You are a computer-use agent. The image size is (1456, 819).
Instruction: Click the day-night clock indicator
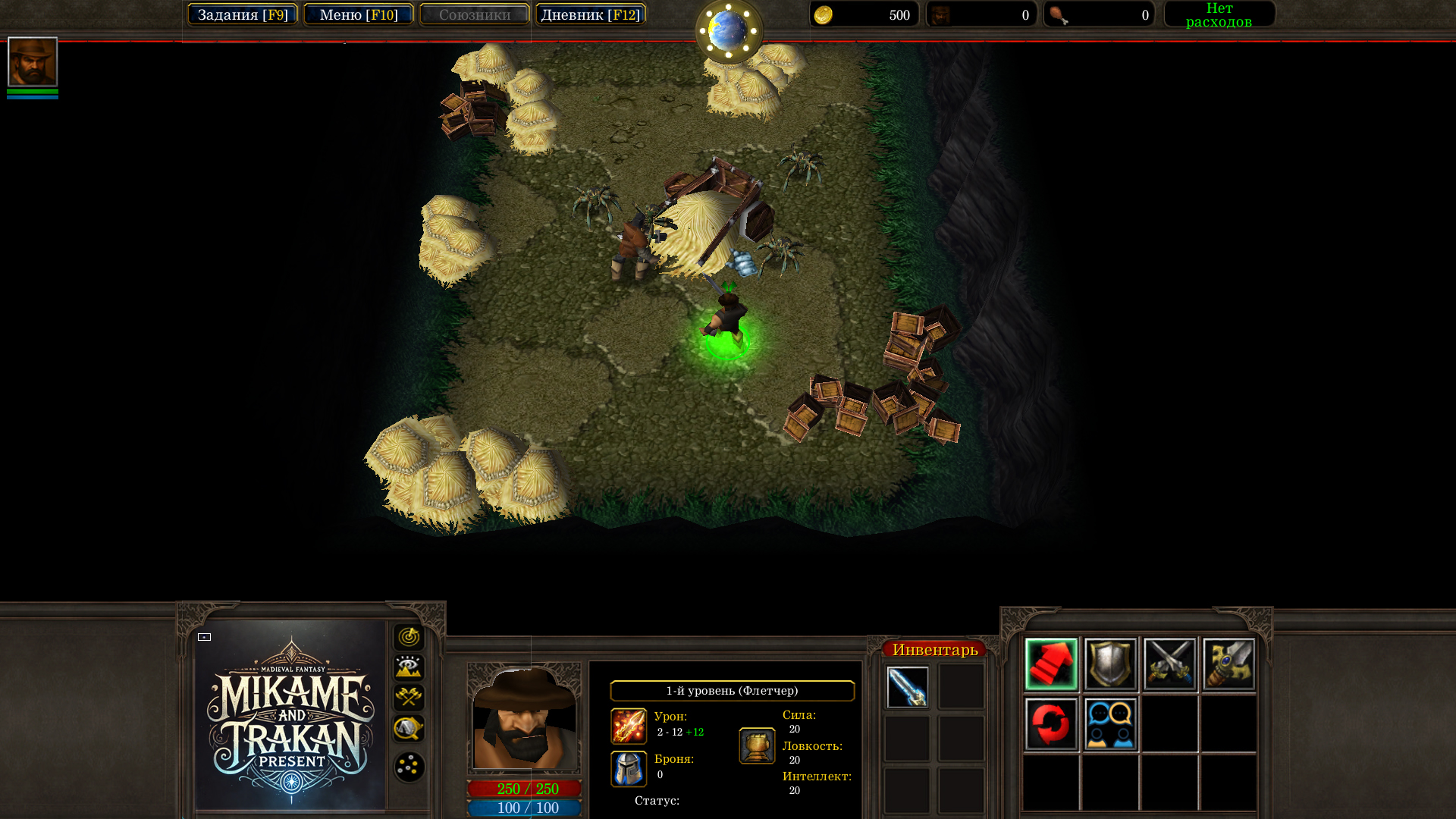click(729, 30)
